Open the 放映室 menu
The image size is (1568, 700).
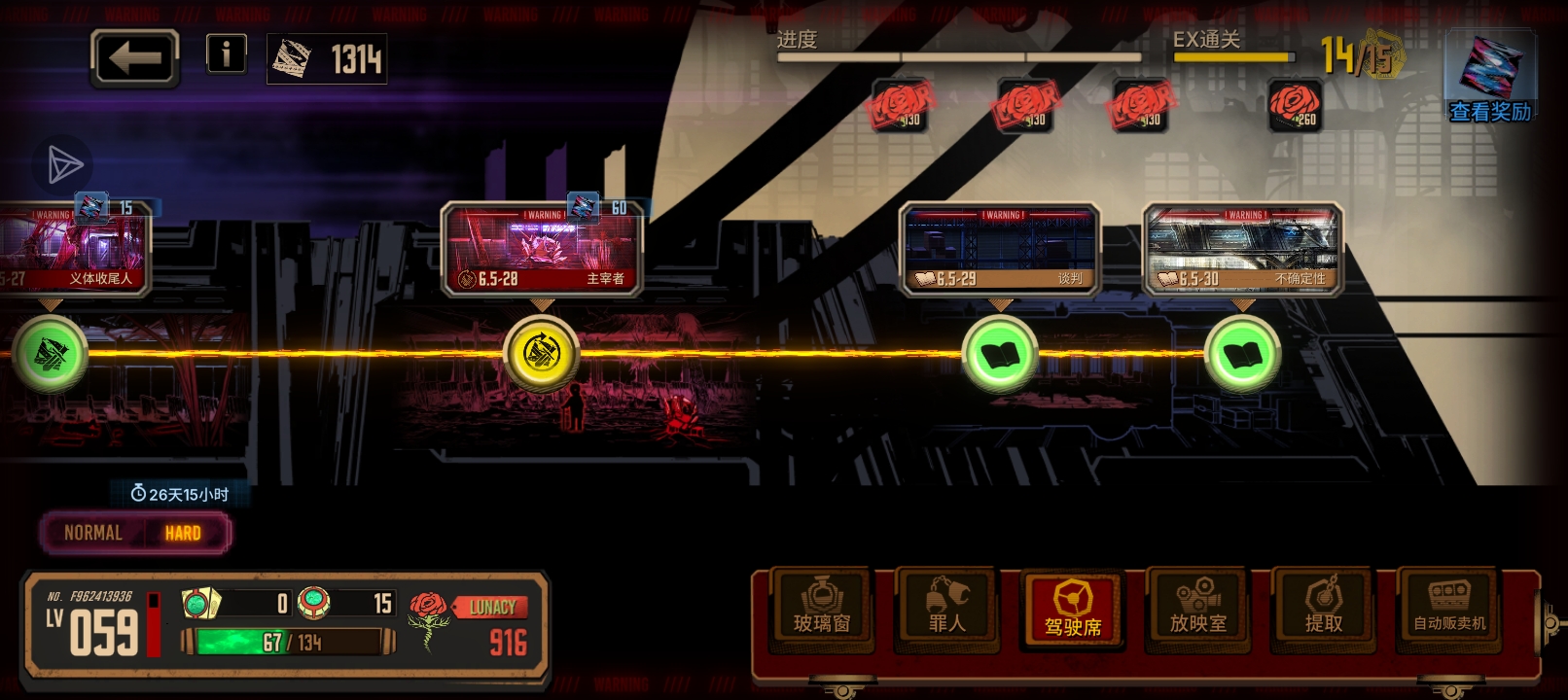coord(1198,609)
